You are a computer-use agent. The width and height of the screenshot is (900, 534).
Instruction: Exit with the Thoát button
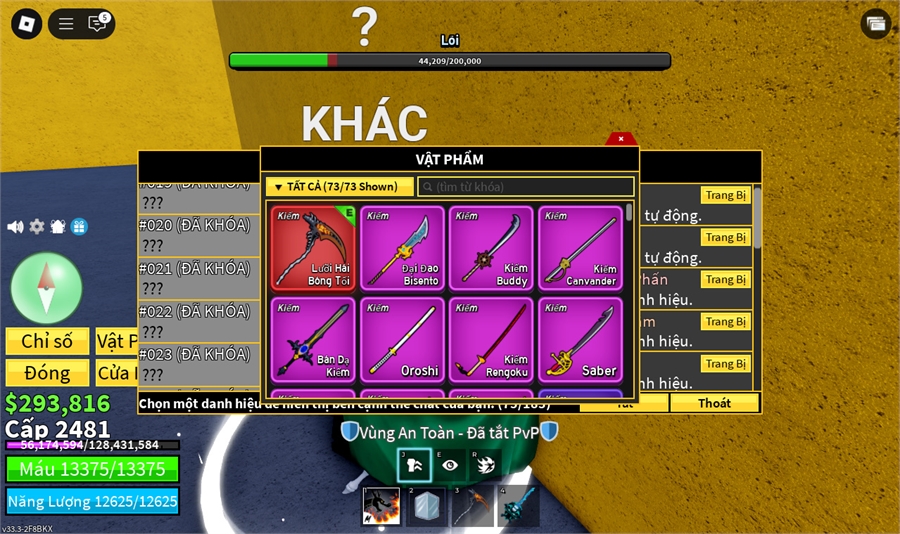click(714, 403)
